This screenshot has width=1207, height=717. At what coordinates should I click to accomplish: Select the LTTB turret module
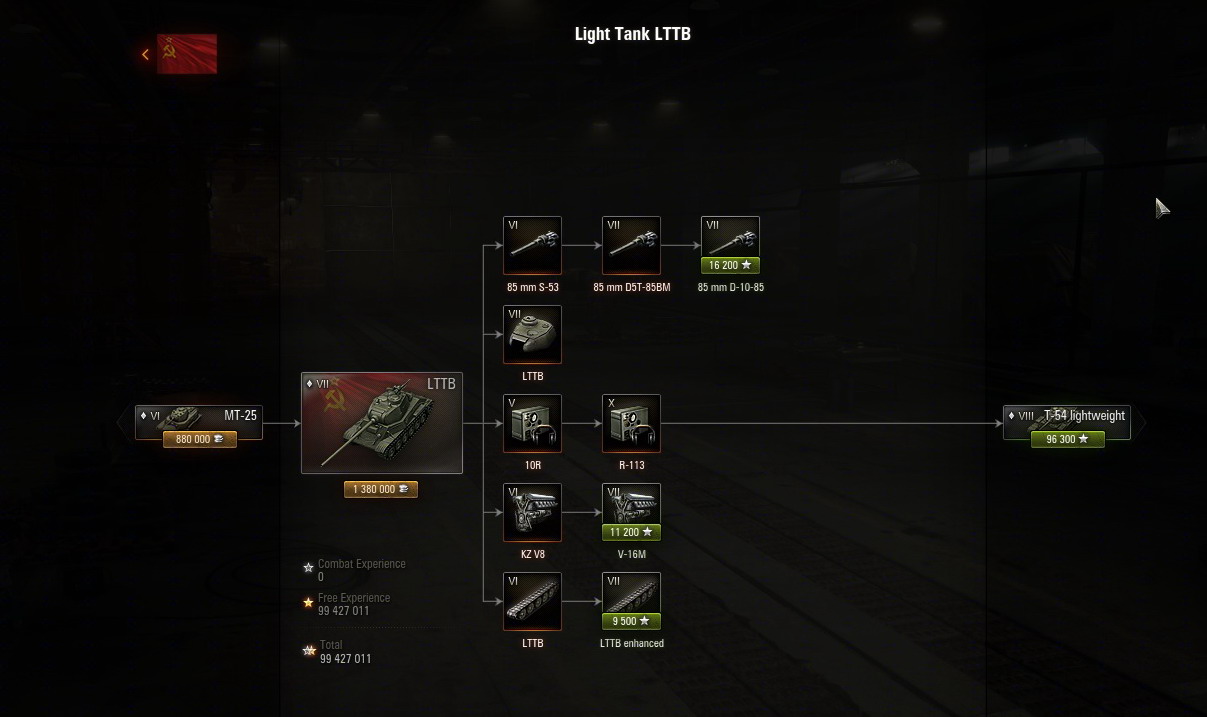point(532,334)
